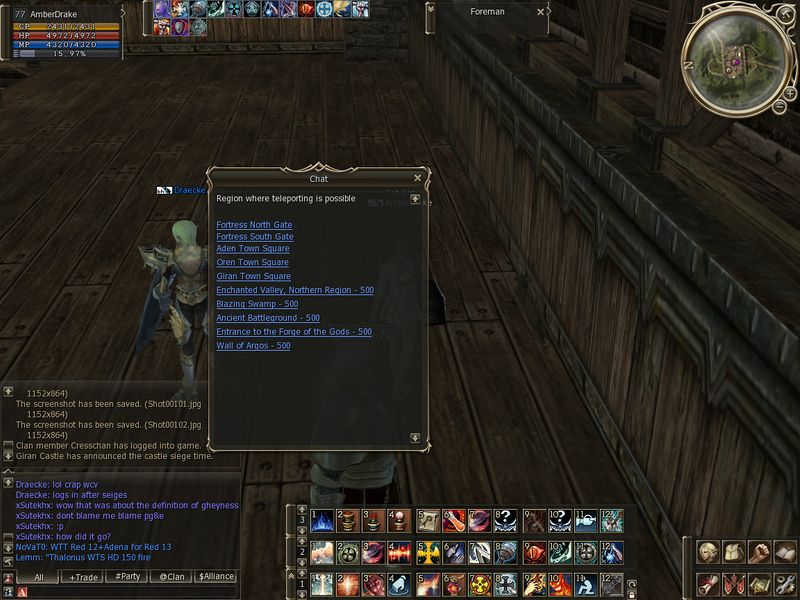Close the Foreman target window
800x600 pixels.
coord(541,12)
